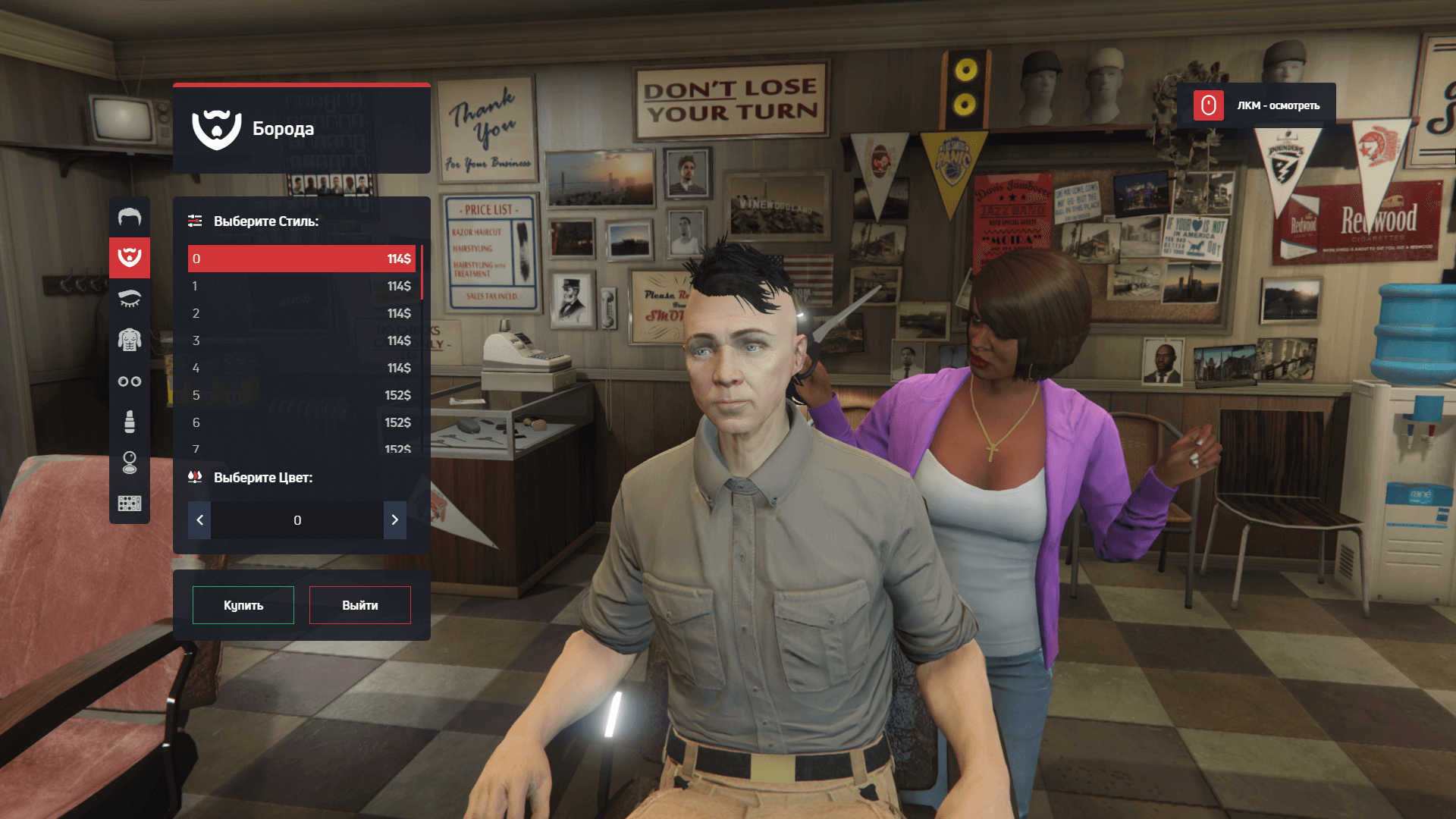
Task: Select beard style number 4
Action: click(x=302, y=368)
